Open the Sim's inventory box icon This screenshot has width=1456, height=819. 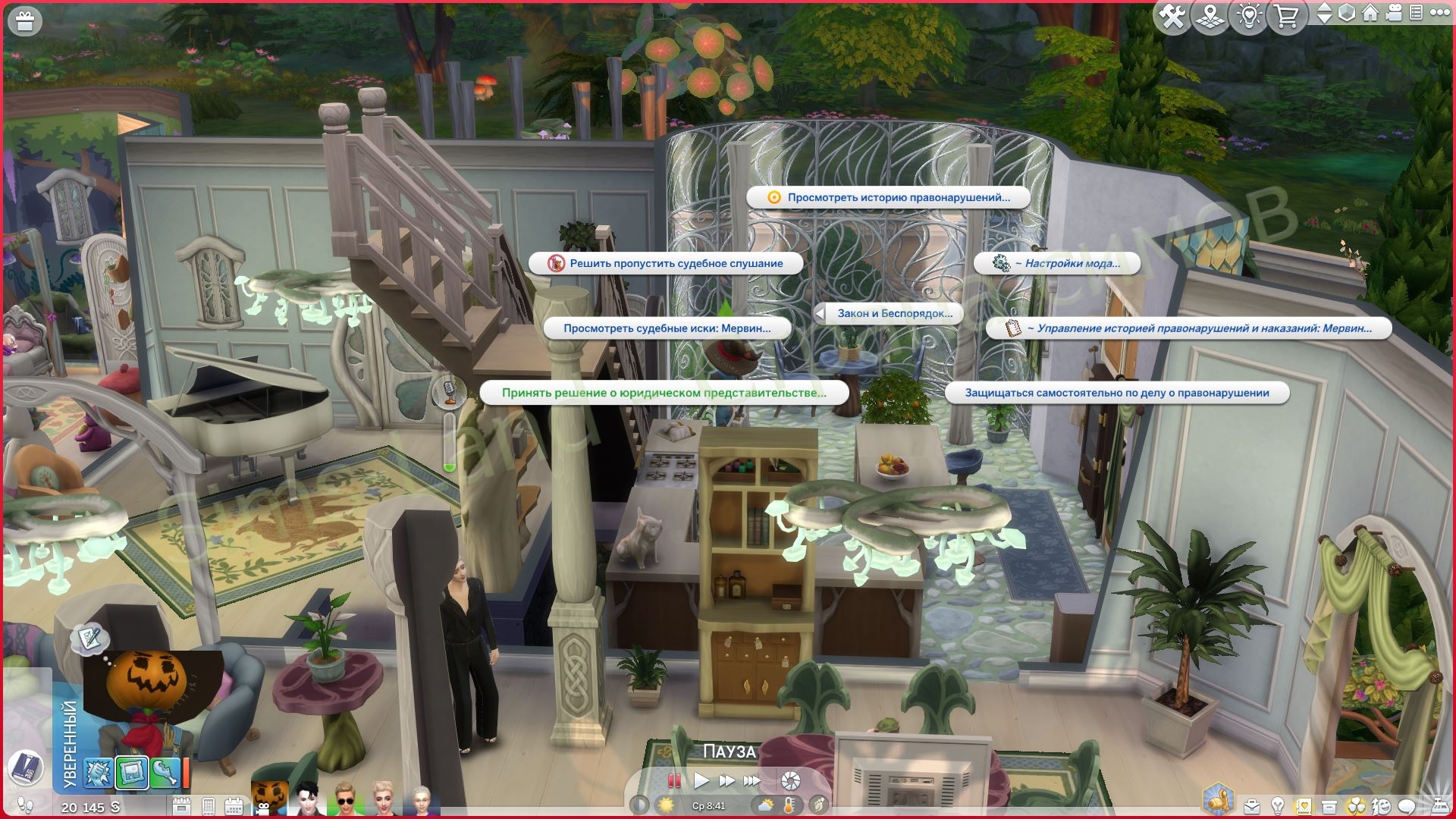[1329, 805]
